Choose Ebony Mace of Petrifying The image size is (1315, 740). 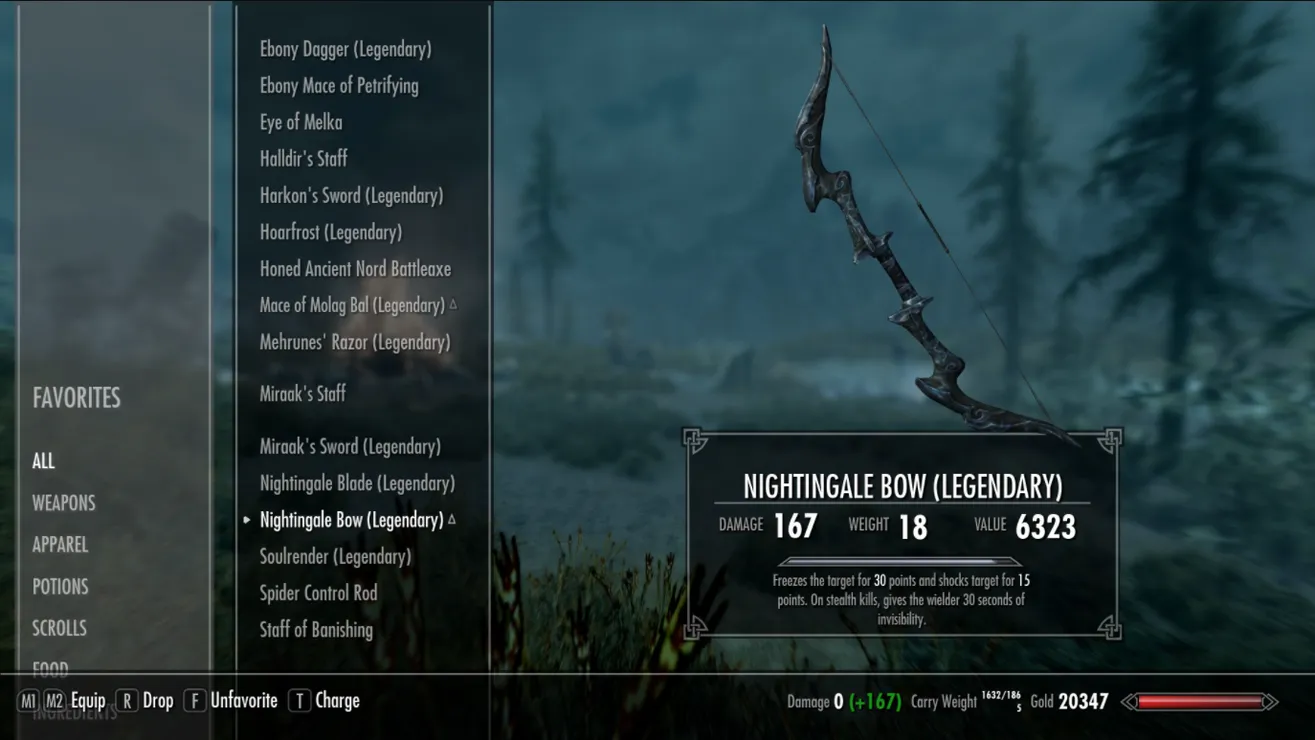click(339, 86)
